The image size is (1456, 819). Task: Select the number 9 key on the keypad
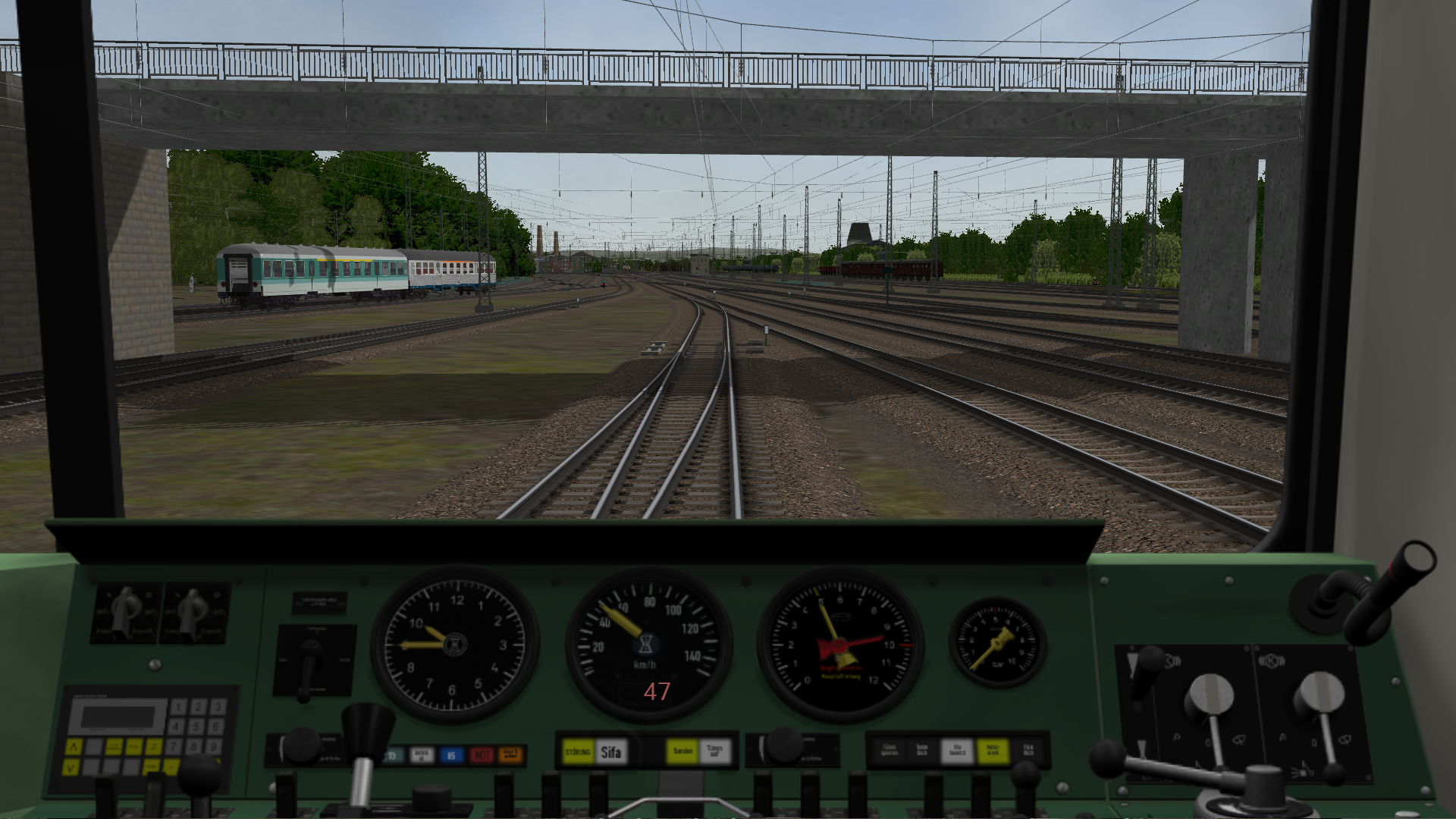[x=215, y=746]
